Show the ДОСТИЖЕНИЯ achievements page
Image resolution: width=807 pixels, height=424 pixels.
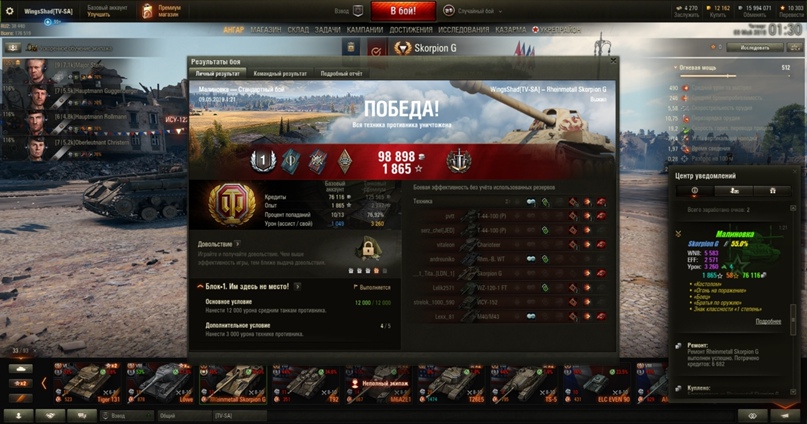pyautogui.click(x=411, y=30)
